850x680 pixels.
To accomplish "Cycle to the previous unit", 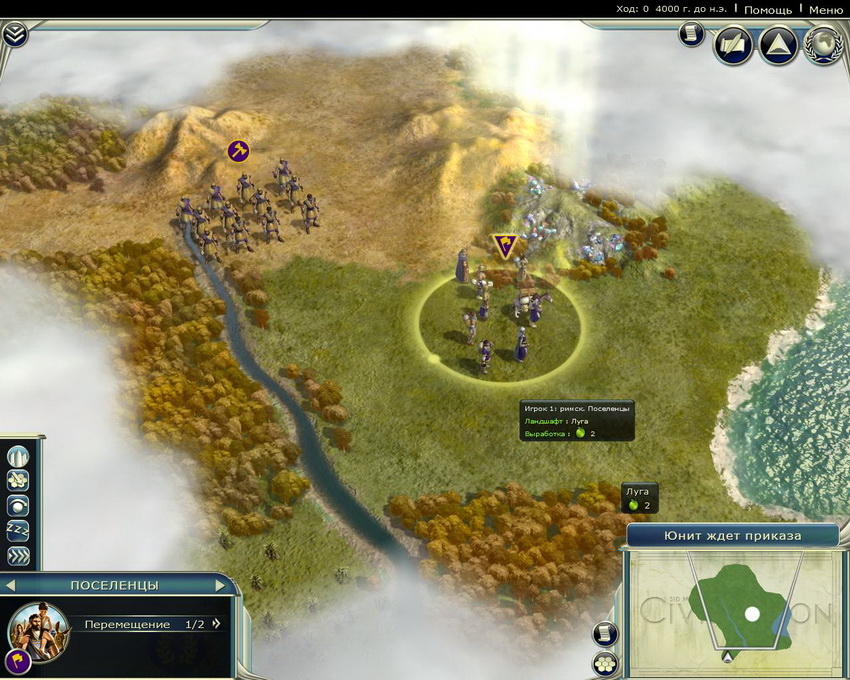I will coord(11,585).
